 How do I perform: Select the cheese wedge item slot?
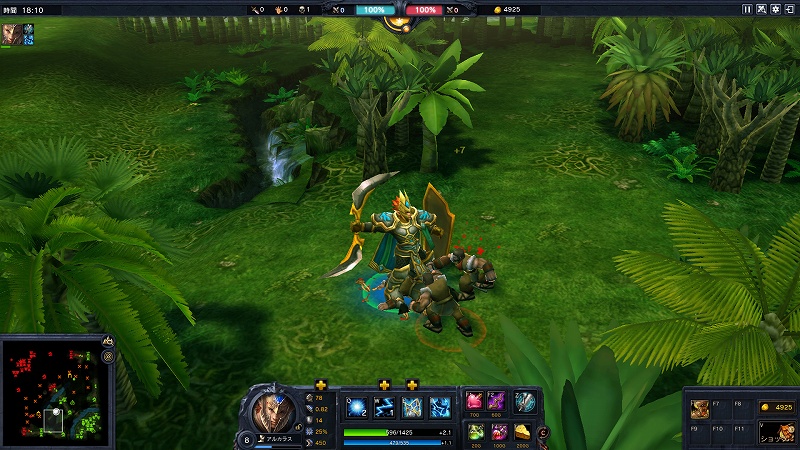pyautogui.click(x=523, y=431)
